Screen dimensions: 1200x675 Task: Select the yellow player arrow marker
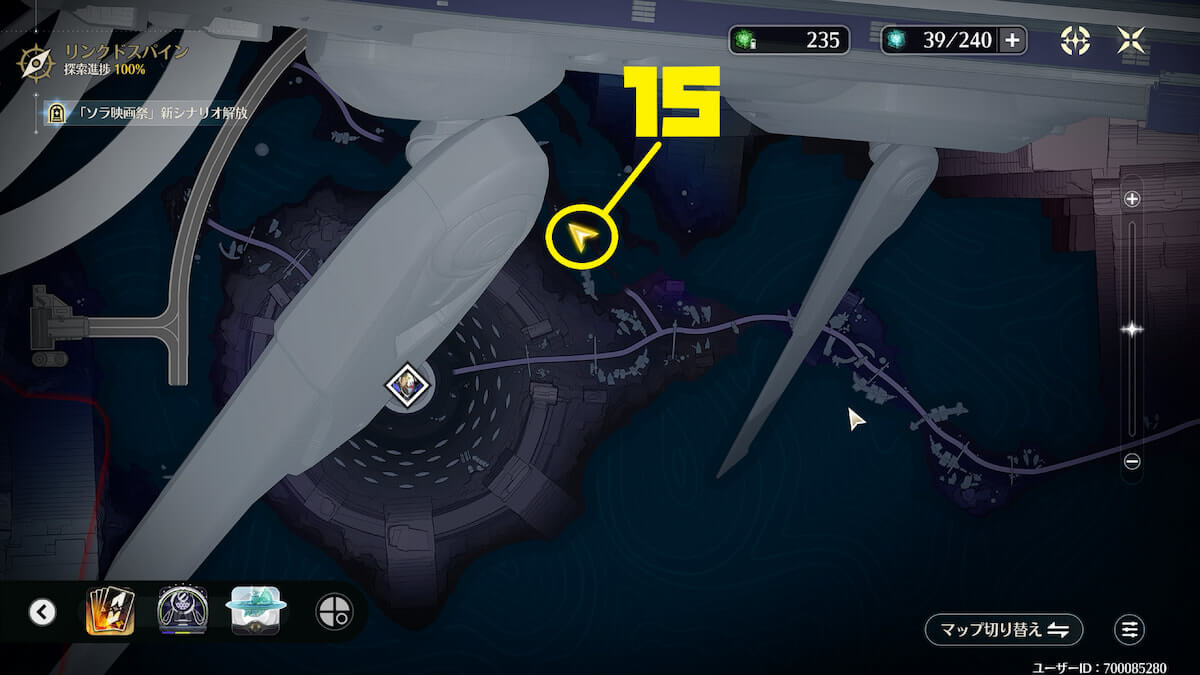coord(582,238)
